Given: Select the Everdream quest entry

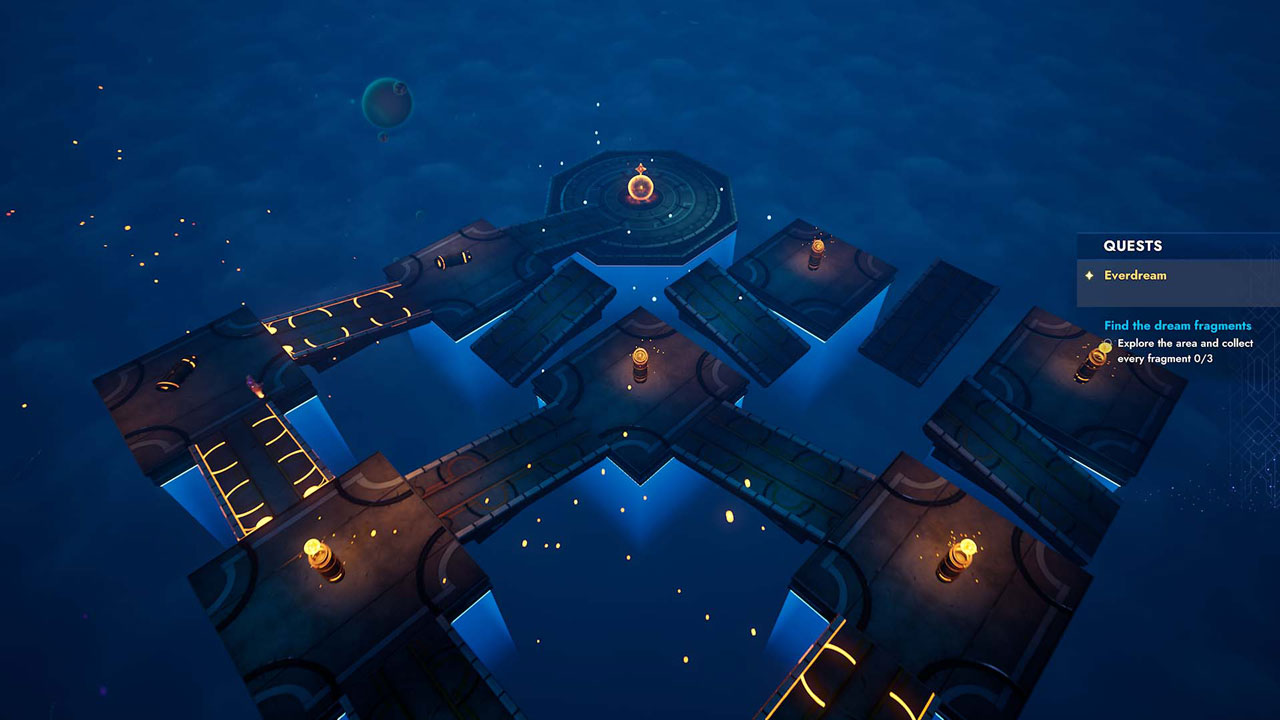Looking at the screenshot, I should click(x=1135, y=276).
